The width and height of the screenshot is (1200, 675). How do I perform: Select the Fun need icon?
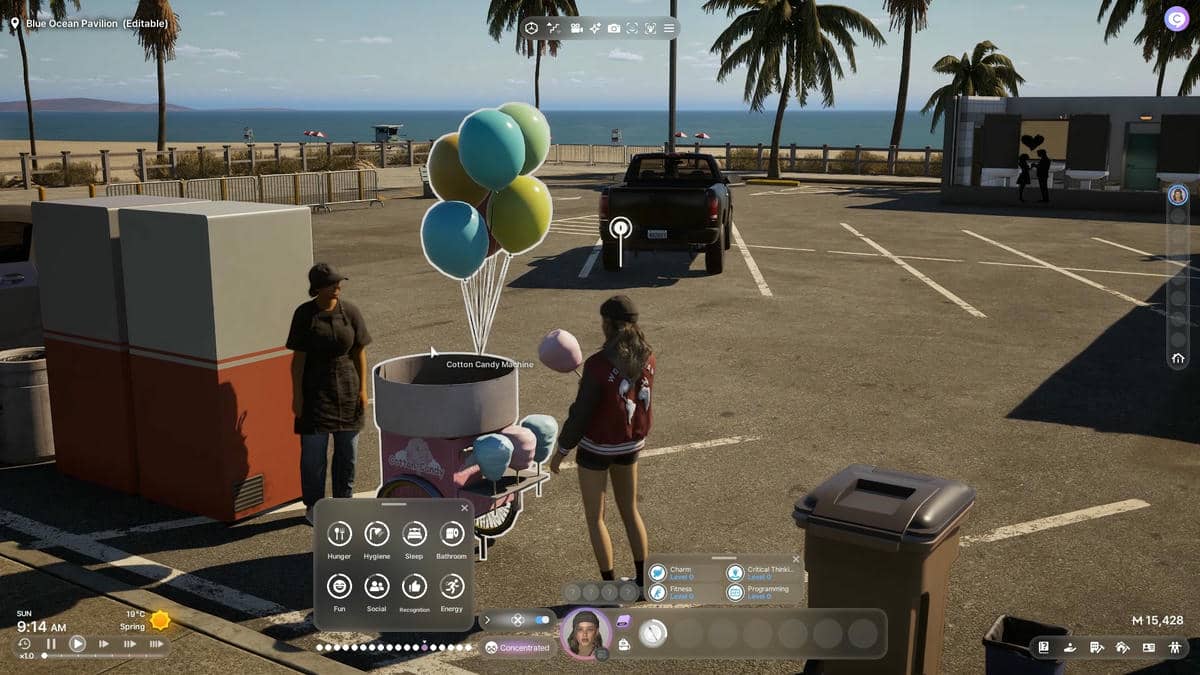[339, 586]
